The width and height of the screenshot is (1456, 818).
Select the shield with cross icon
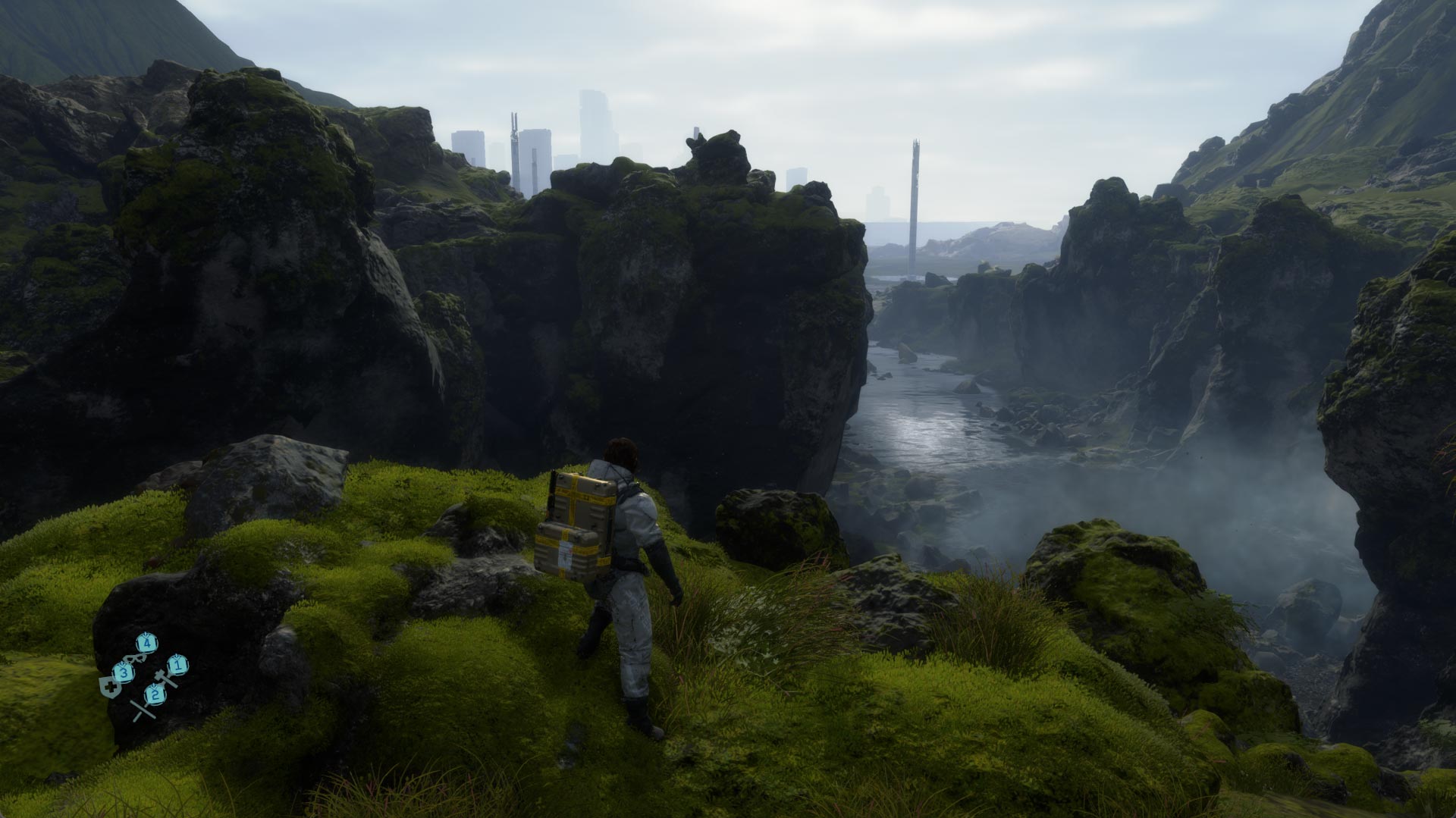(108, 687)
